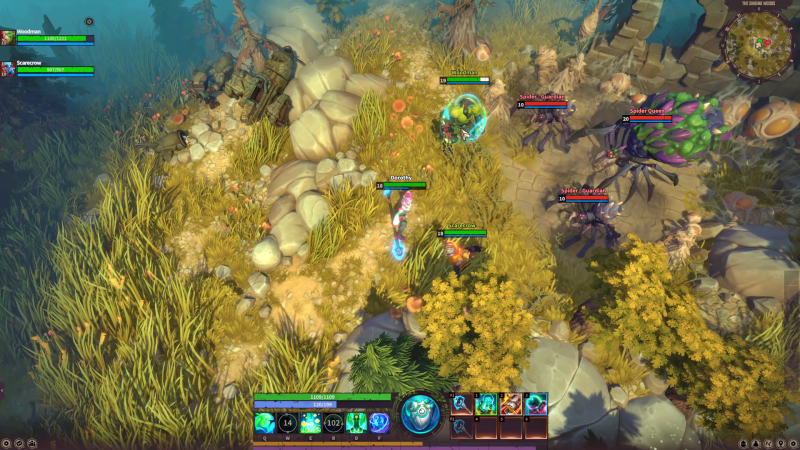The width and height of the screenshot is (800, 450).
Task: Click the small round icon above the party list
Action: click(x=88, y=21)
